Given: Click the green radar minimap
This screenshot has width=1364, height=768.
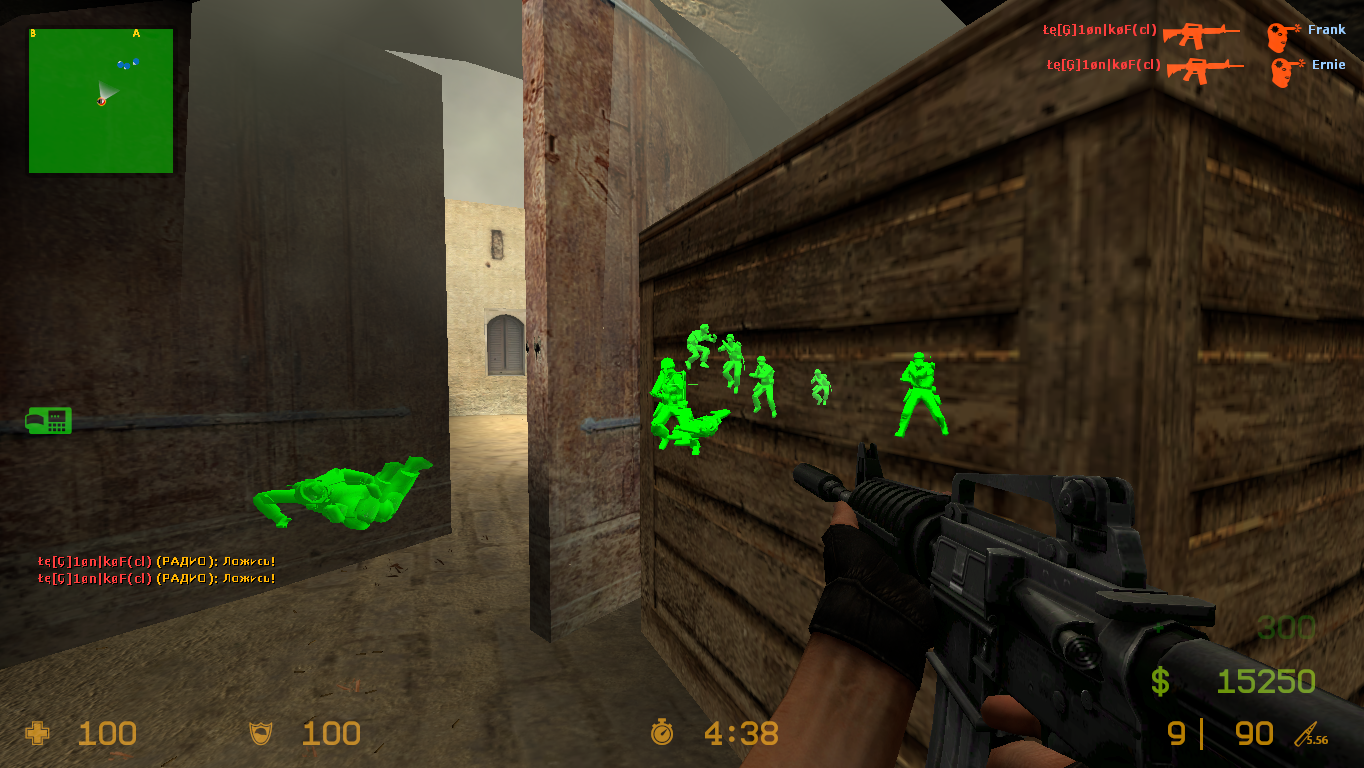Looking at the screenshot, I should coord(101,101).
